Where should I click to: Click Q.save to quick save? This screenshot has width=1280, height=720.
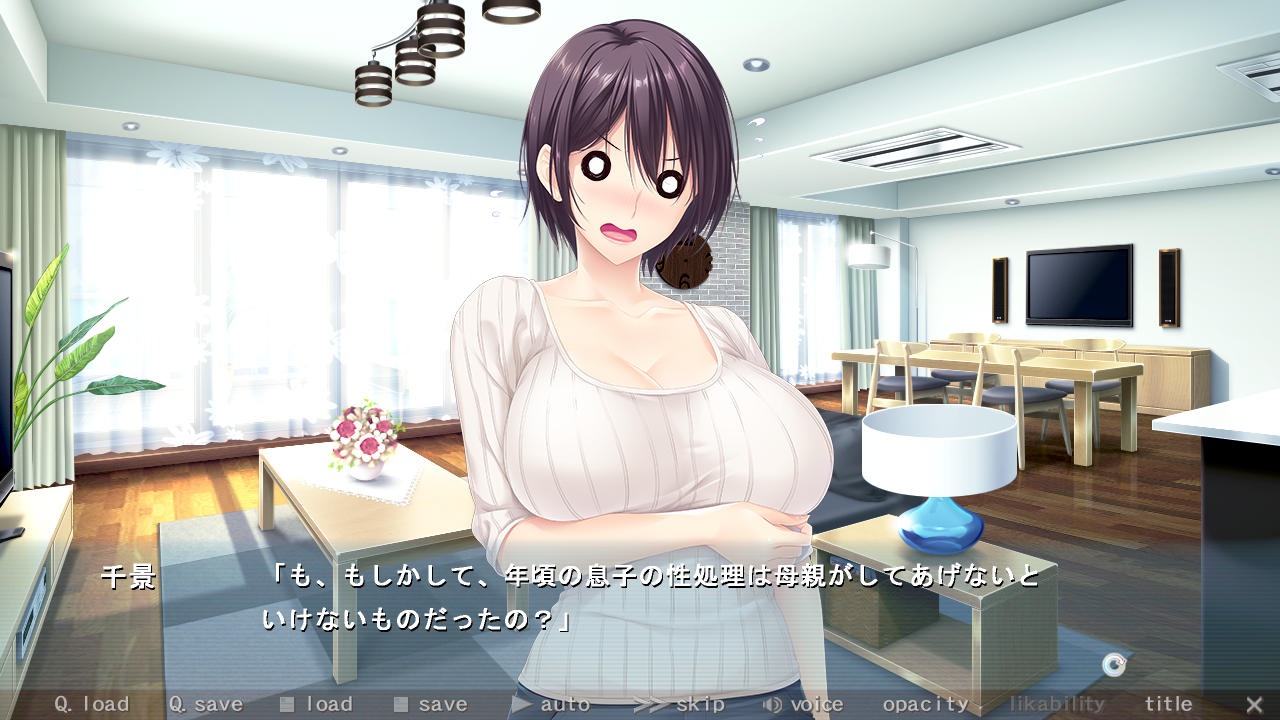pyautogui.click(x=205, y=704)
